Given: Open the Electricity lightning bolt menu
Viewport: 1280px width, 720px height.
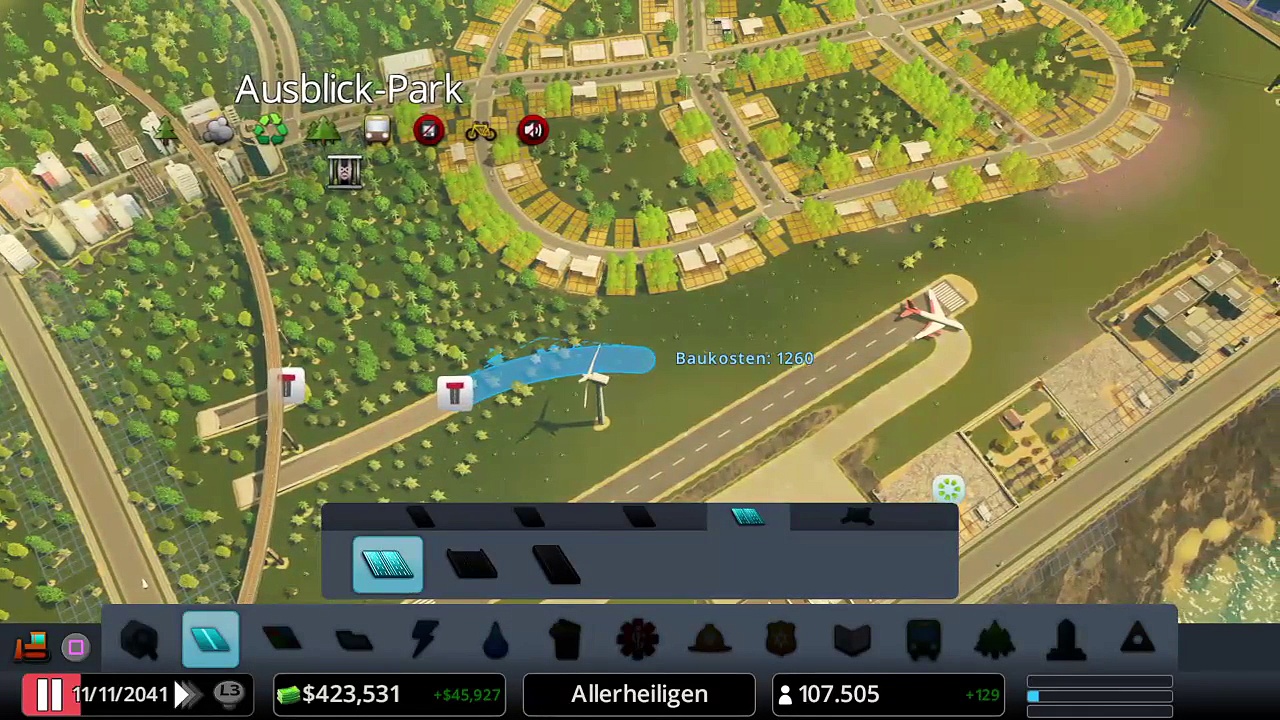Looking at the screenshot, I should click(424, 640).
